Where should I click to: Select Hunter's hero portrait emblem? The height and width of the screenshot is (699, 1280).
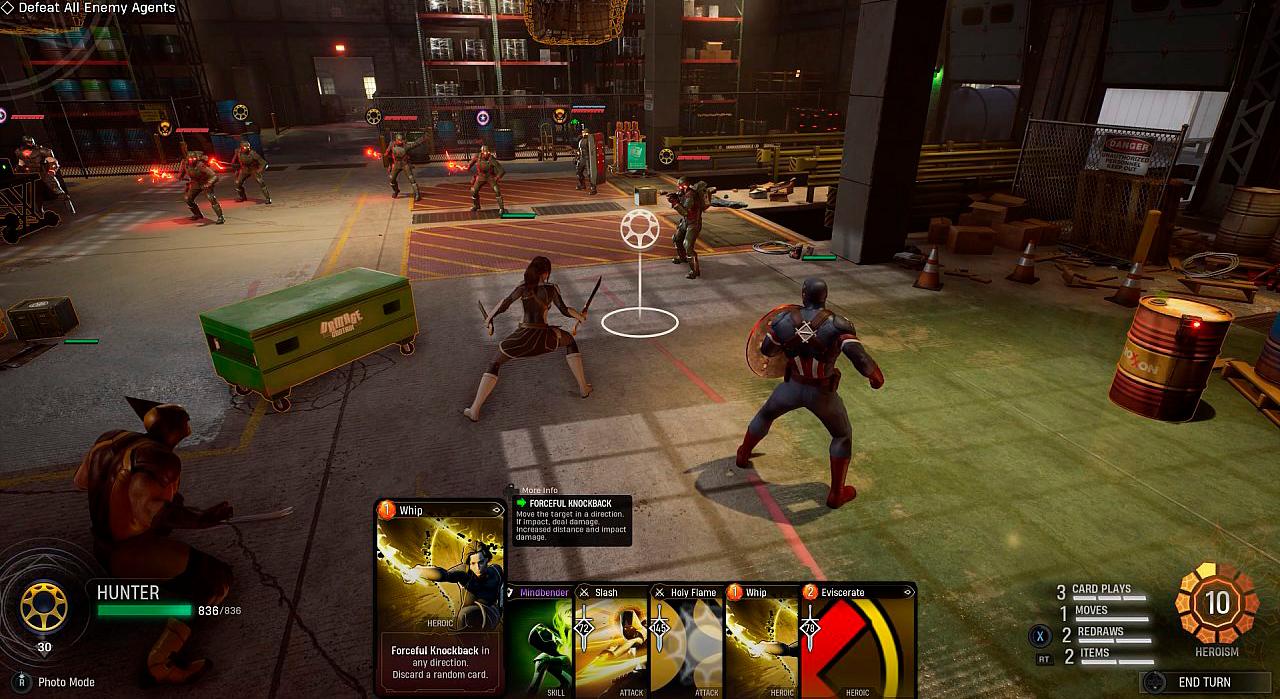coord(44,607)
